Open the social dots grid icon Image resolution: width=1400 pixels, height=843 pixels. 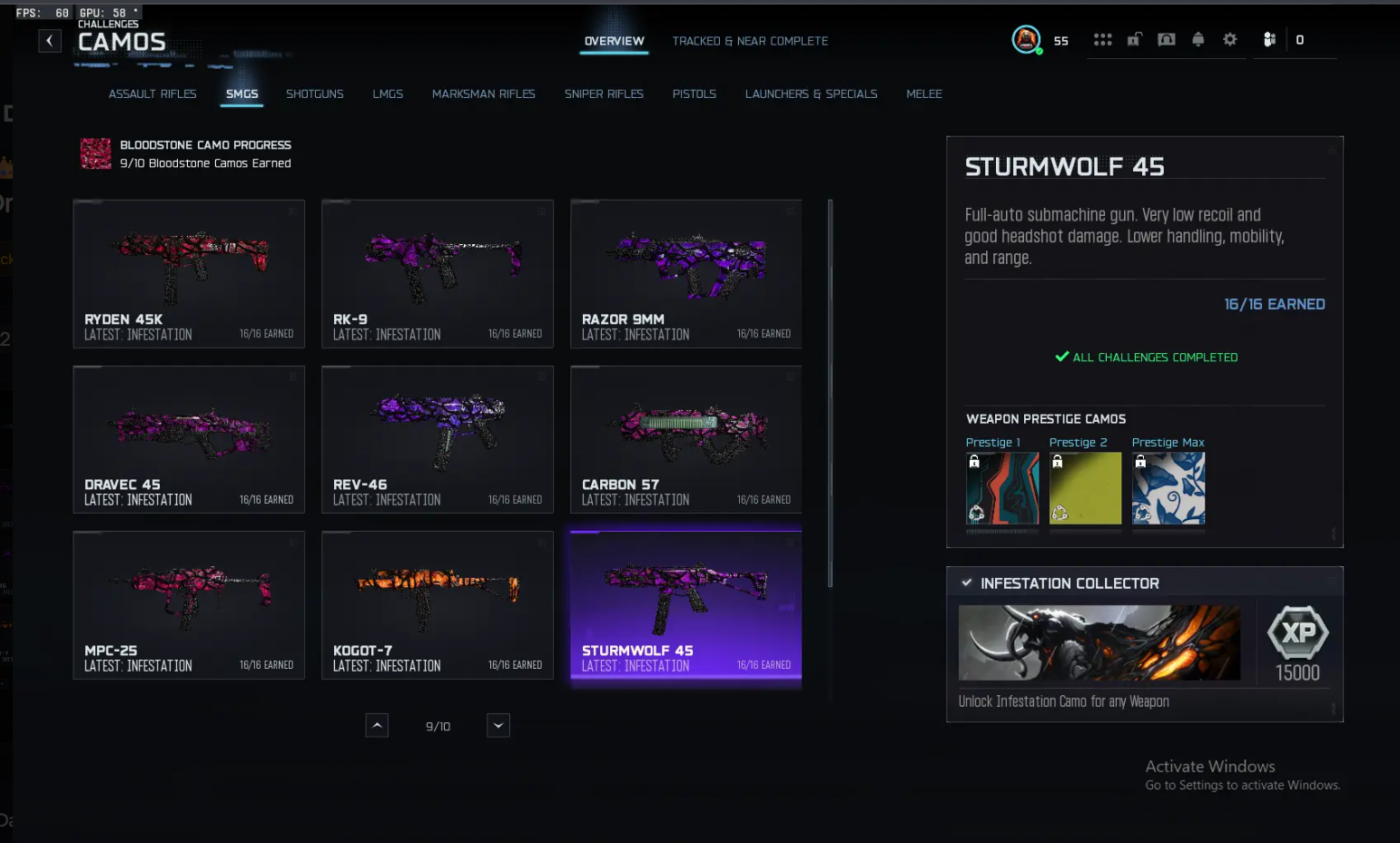pos(1102,40)
